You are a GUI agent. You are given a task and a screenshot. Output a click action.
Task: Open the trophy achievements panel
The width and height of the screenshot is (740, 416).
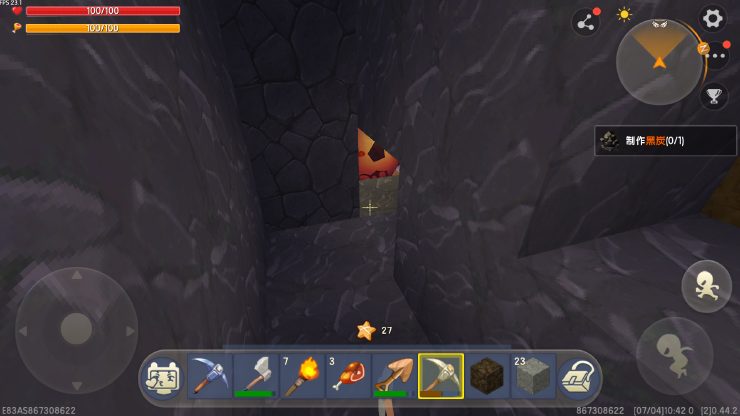click(714, 96)
